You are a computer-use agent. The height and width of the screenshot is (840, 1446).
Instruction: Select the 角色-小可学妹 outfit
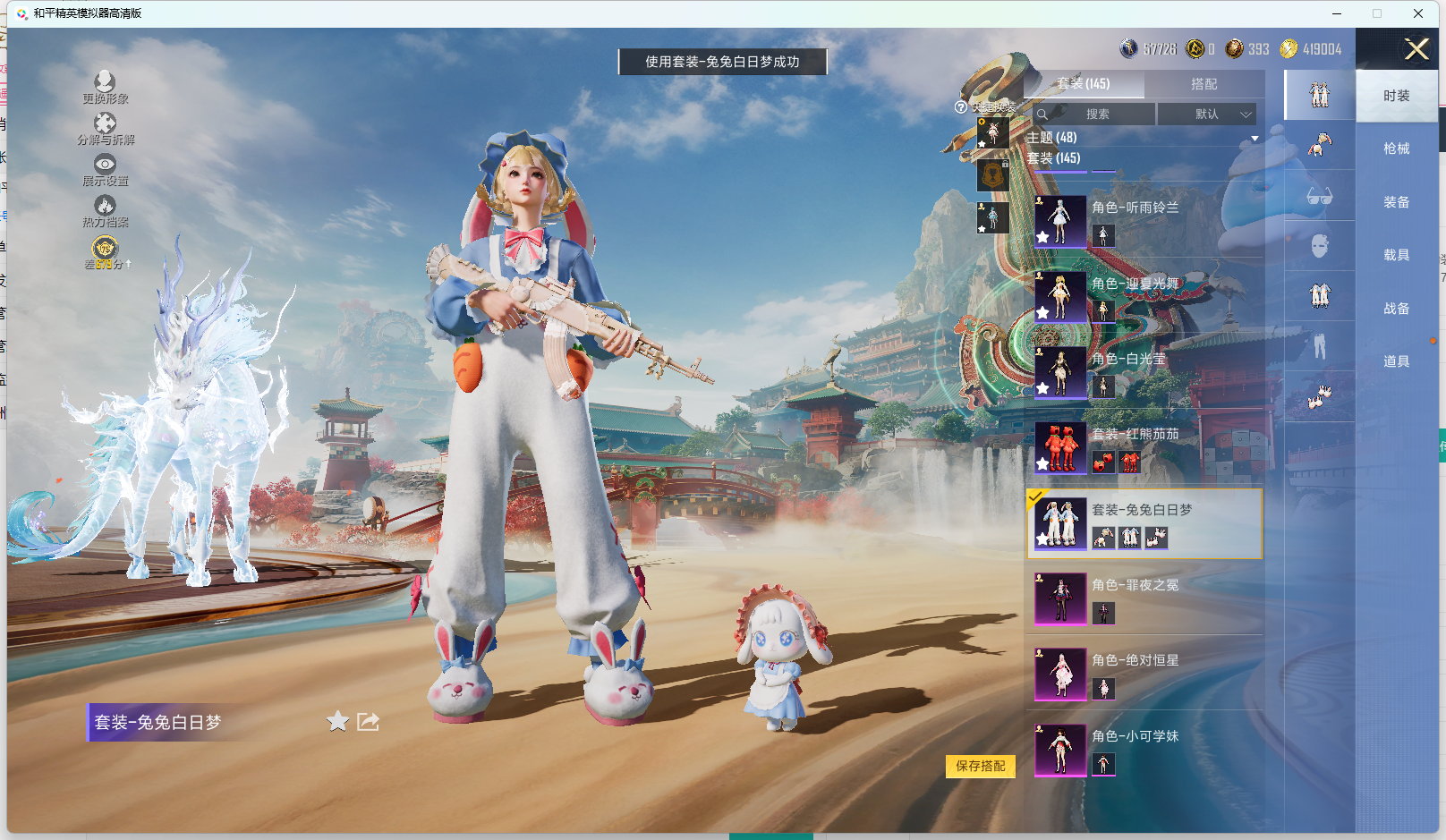click(x=1145, y=750)
